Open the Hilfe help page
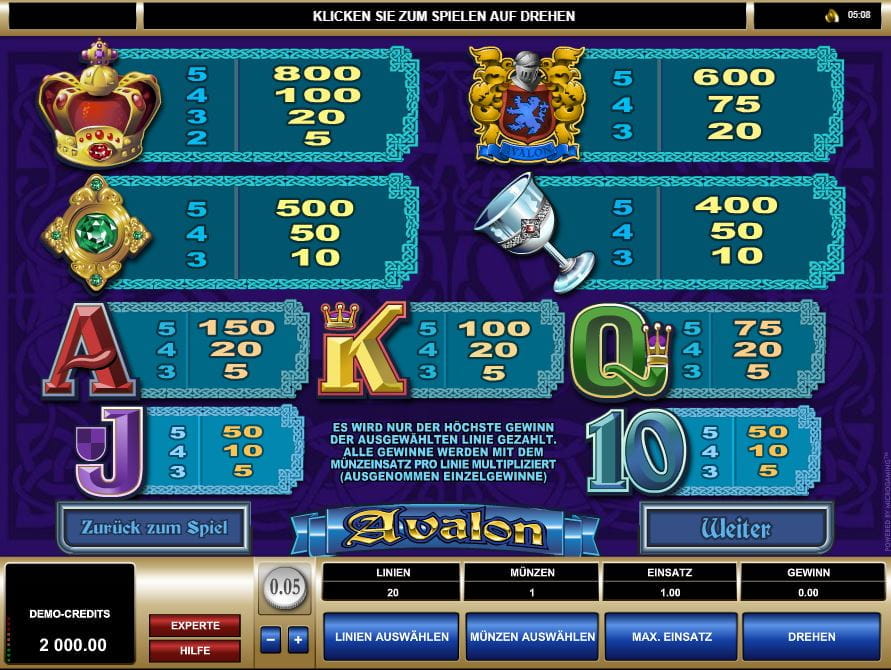Image resolution: width=891 pixels, height=670 pixels. (x=195, y=649)
